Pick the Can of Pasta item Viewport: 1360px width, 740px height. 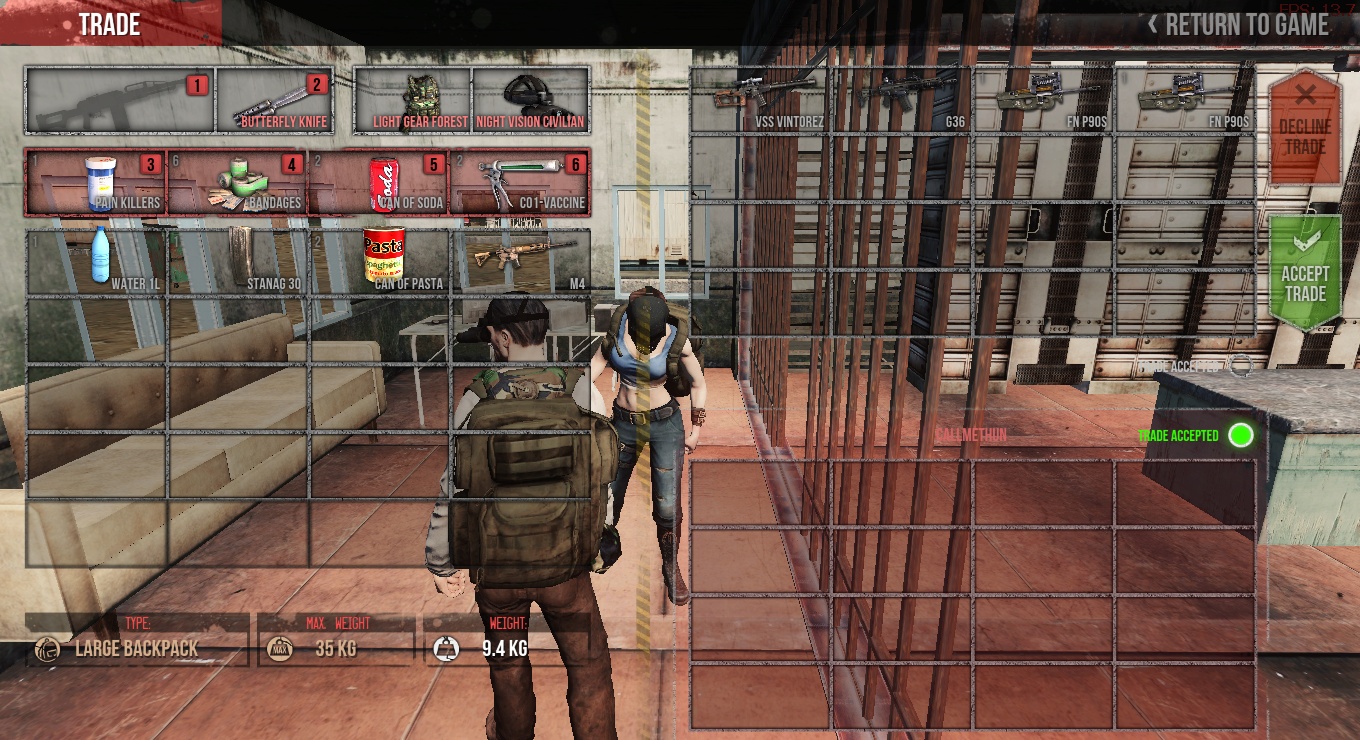coord(381,261)
